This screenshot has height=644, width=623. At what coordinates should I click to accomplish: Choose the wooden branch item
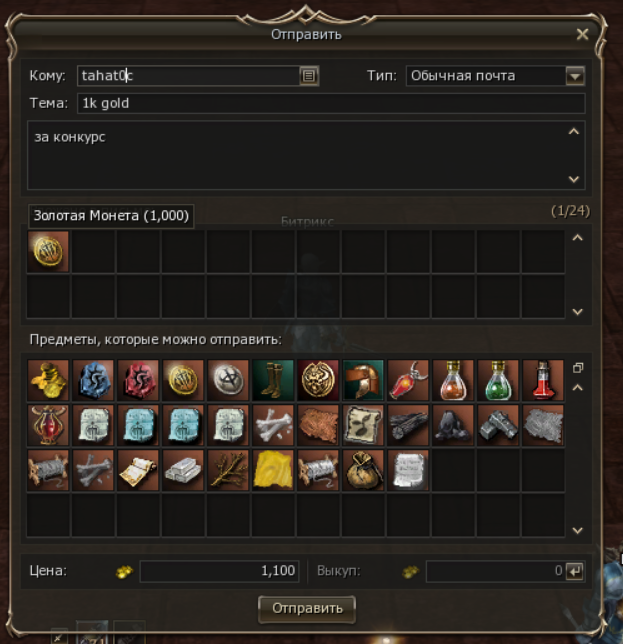[228, 469]
